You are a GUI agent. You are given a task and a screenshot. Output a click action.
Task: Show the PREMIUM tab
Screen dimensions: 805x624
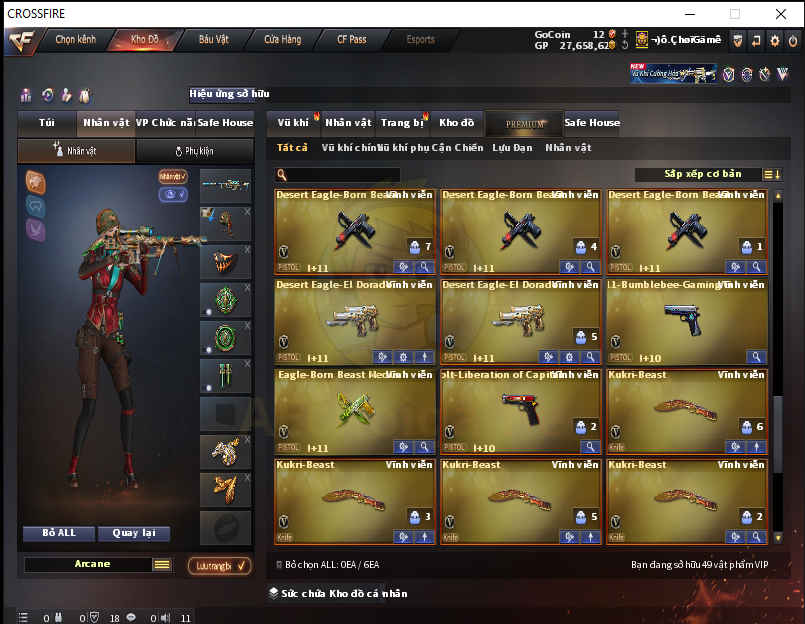[525, 124]
